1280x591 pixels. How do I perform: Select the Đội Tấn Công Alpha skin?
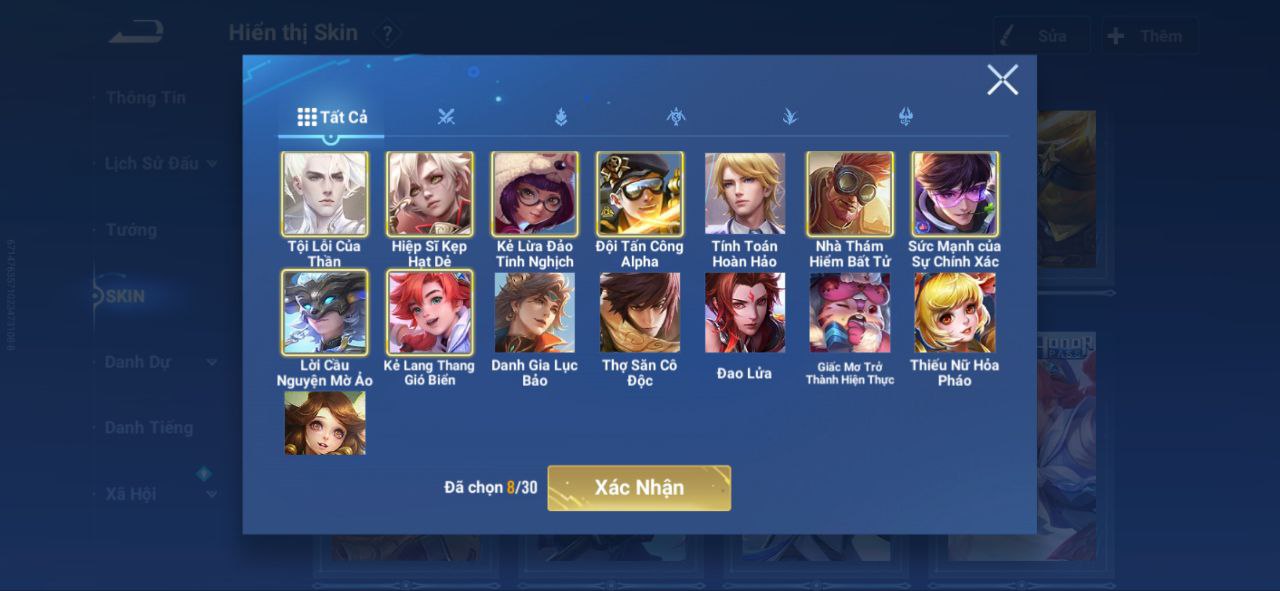(640, 194)
